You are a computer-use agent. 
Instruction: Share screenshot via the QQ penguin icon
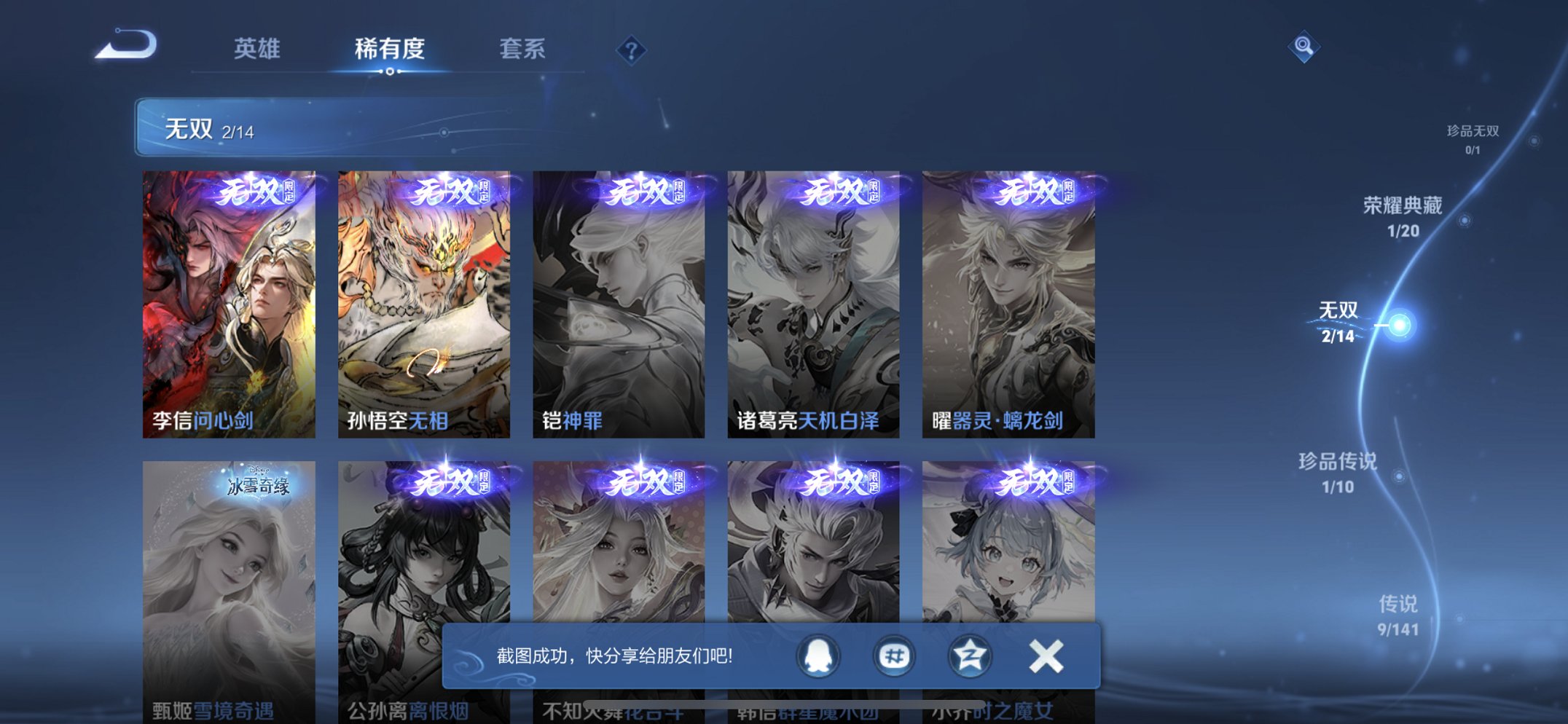tap(819, 655)
